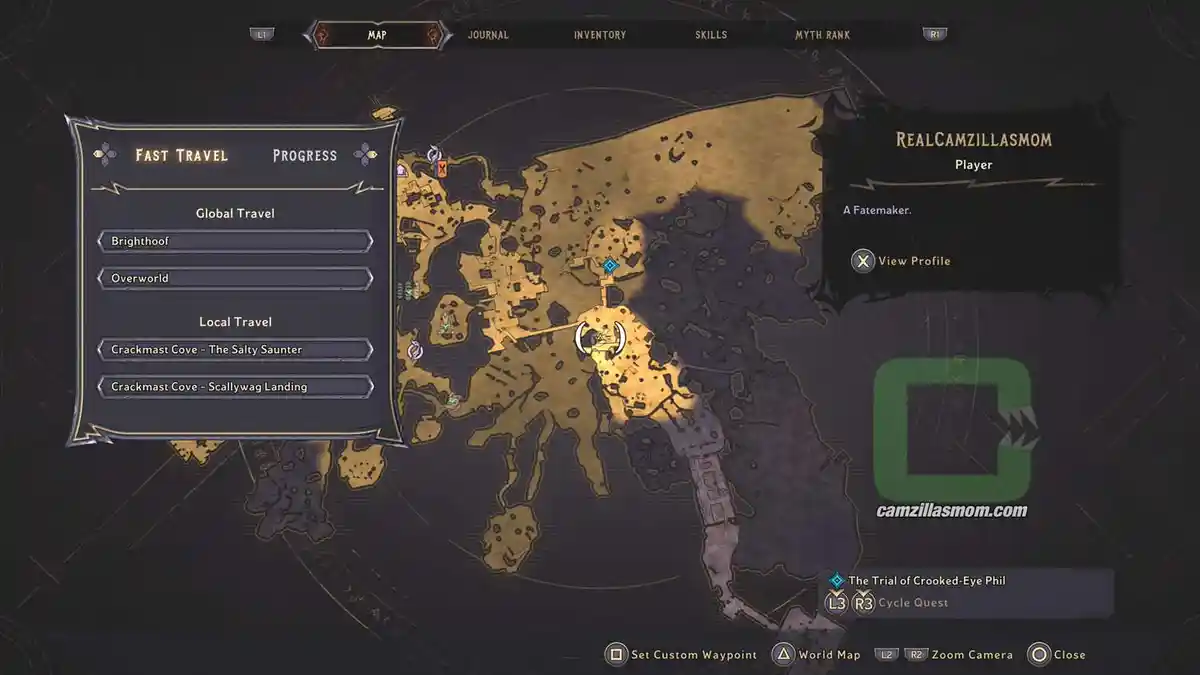Choose the Overworld travel destination

pyautogui.click(x=236, y=278)
